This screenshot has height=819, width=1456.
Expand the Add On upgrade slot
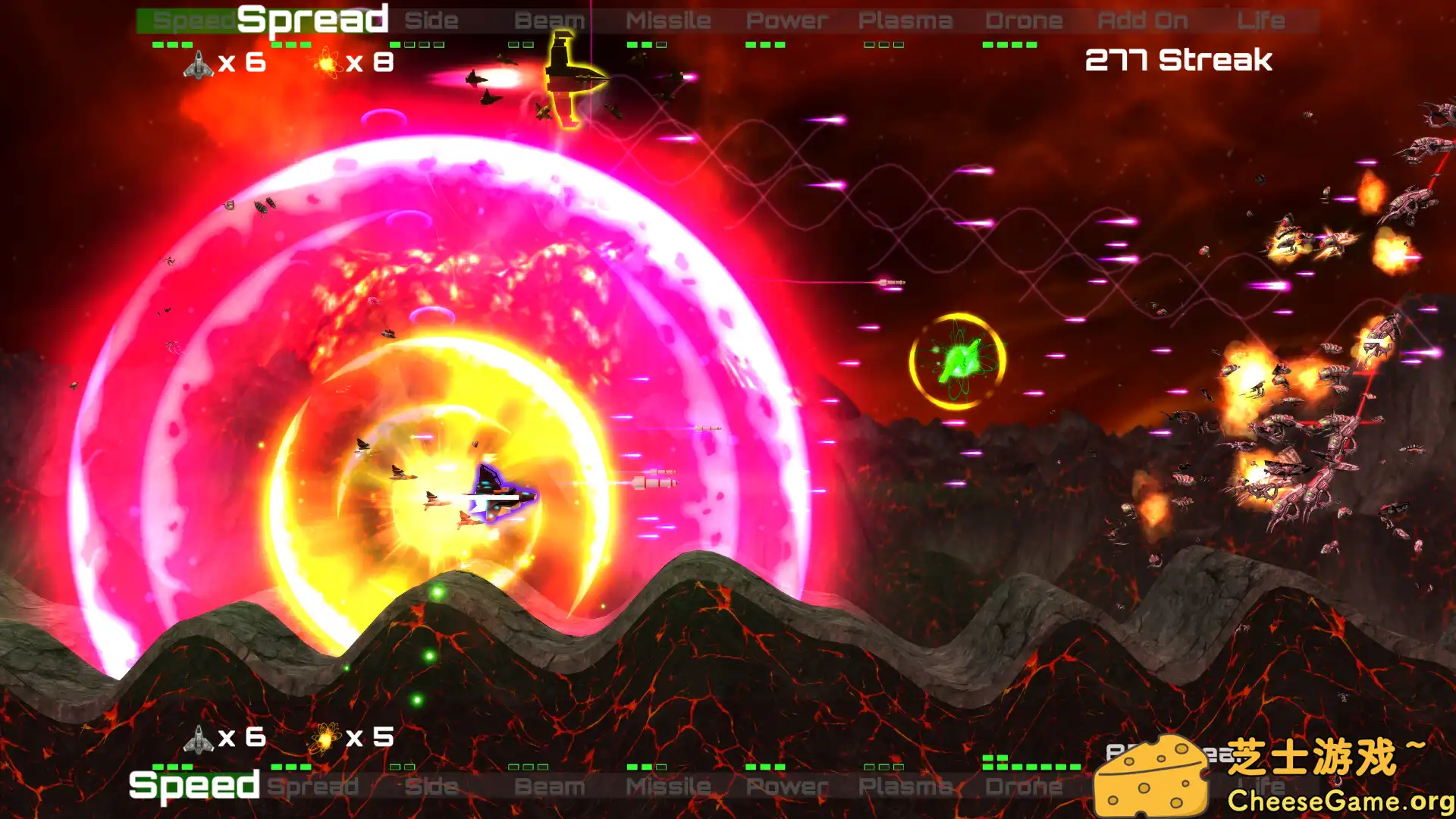[1141, 20]
